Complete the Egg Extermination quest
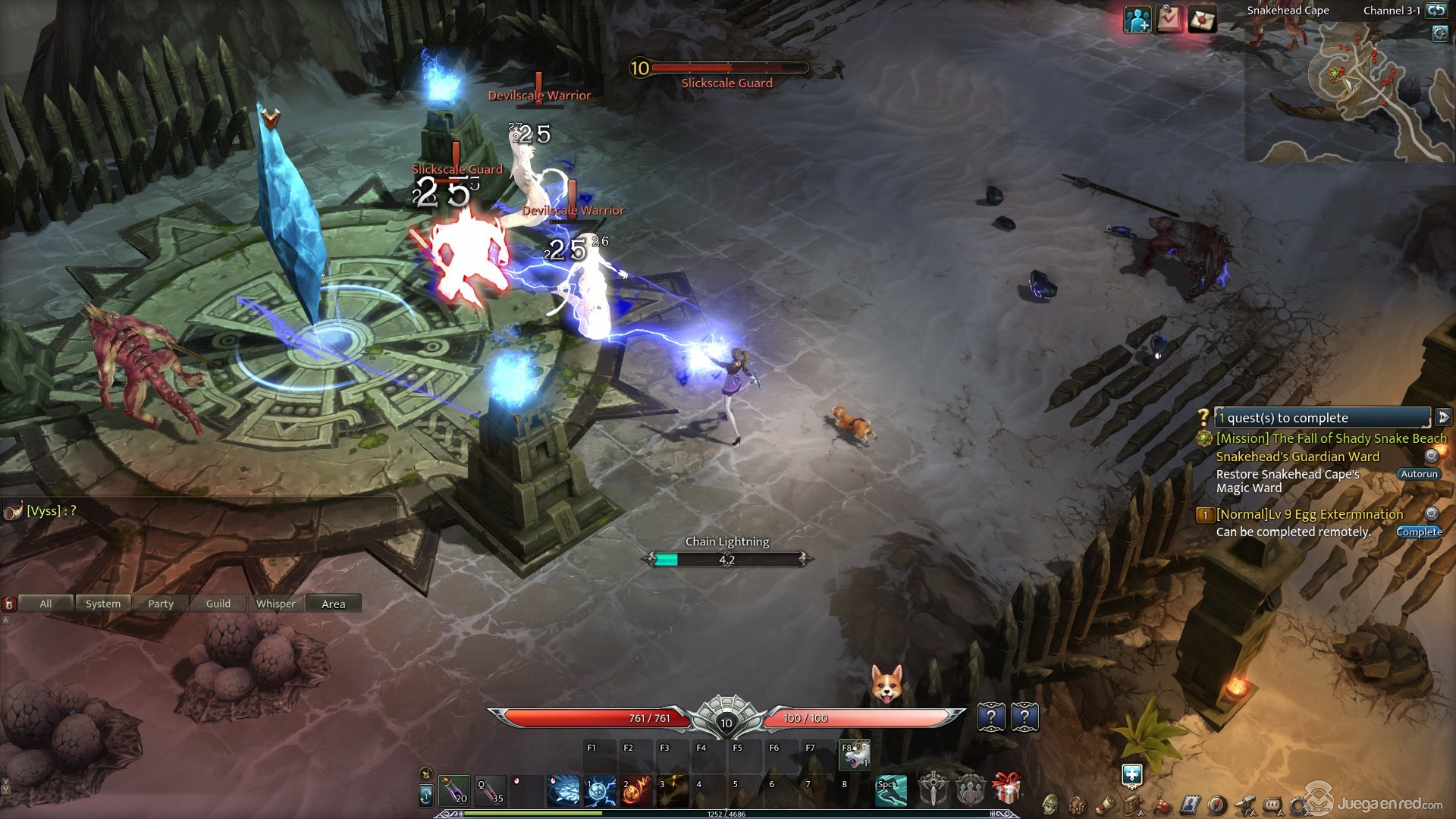Image resolution: width=1456 pixels, height=819 pixels. point(1418,532)
